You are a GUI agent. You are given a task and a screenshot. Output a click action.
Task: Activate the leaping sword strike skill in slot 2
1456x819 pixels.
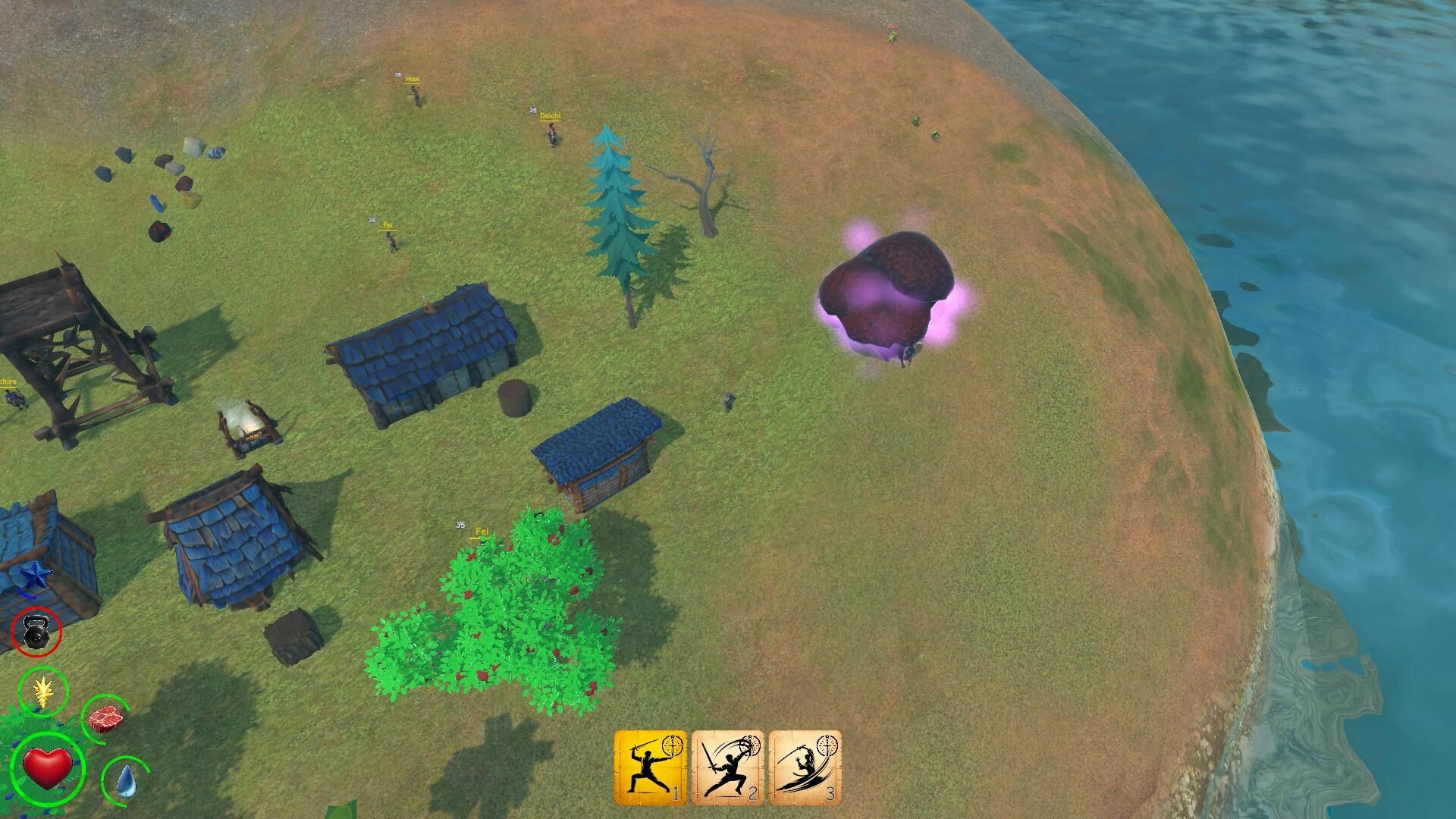tap(728, 768)
